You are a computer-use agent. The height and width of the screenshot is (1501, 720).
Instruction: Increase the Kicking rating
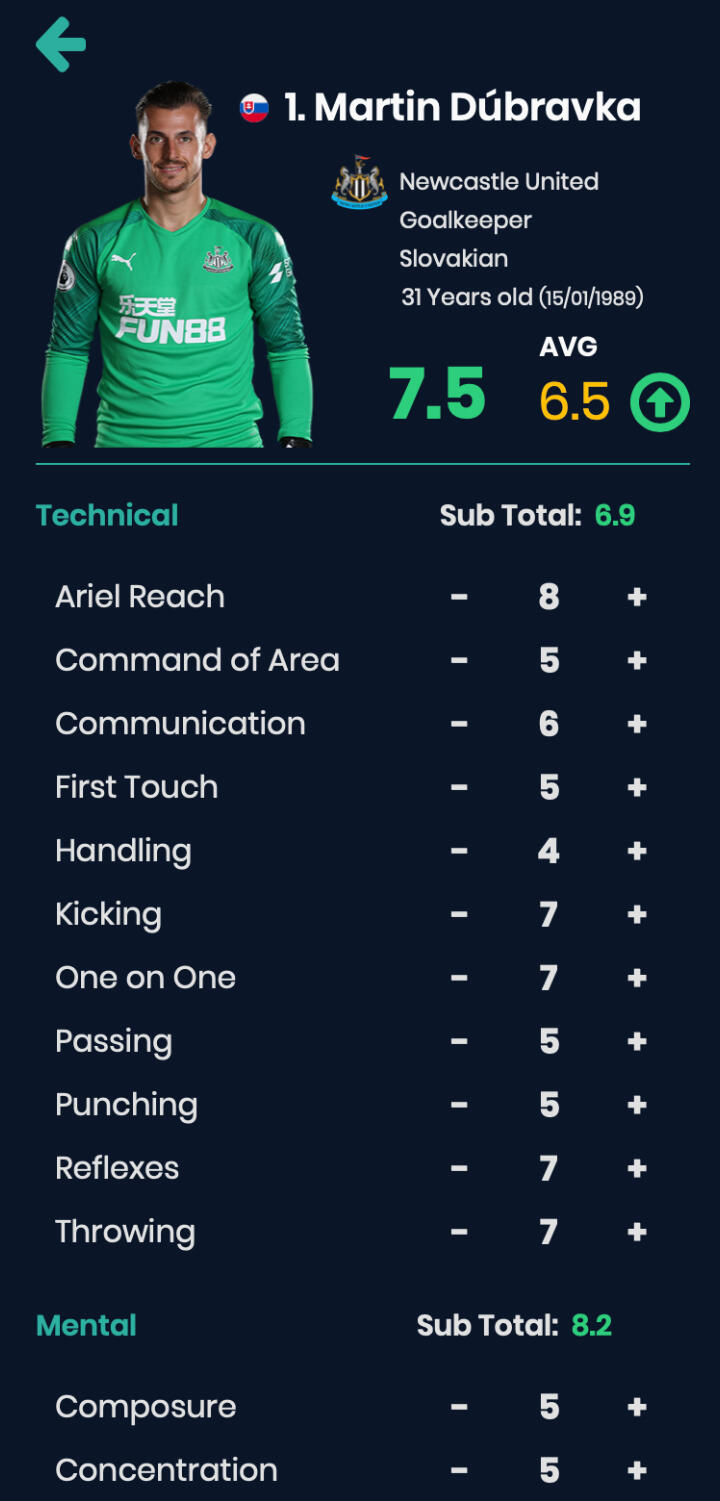click(x=637, y=915)
